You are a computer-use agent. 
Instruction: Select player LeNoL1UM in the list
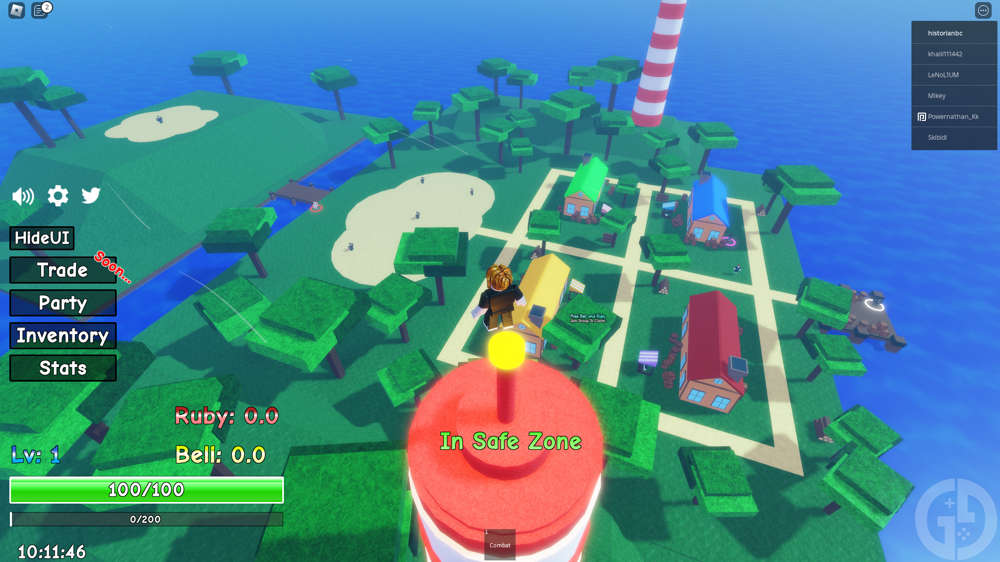tap(954, 74)
